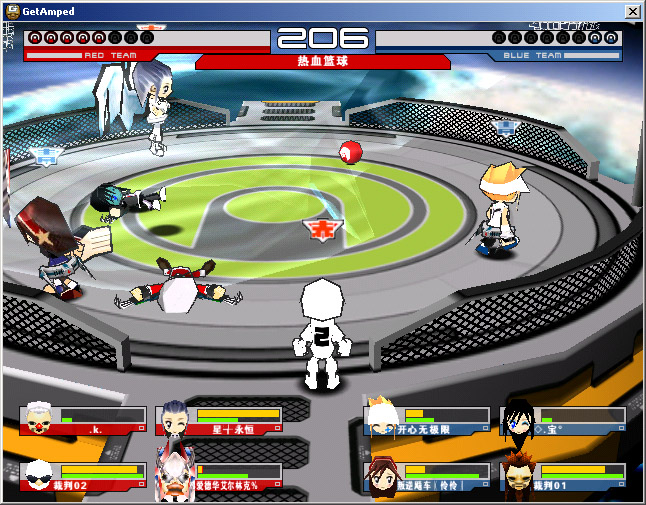Close the GetAmped window
Screen dimensions: 646x505
pyautogui.click(x=632, y=10)
